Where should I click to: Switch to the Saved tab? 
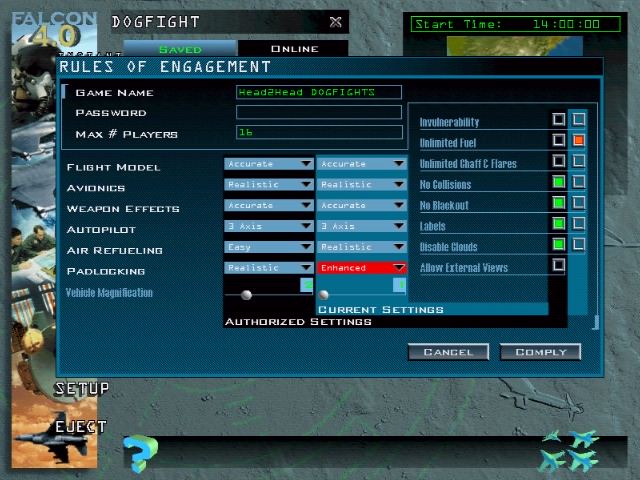180,49
